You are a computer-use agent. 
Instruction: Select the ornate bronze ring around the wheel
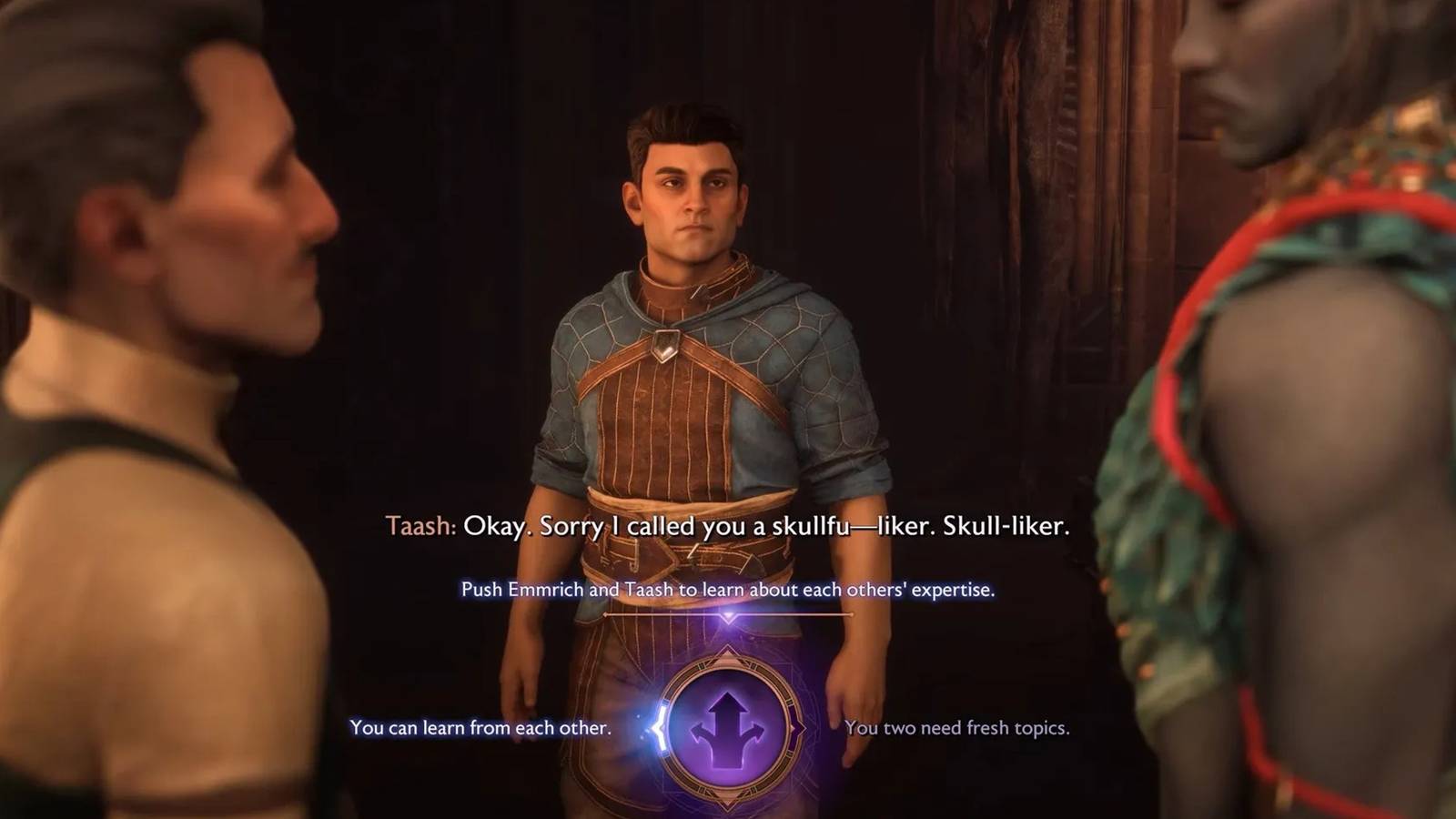(728, 665)
